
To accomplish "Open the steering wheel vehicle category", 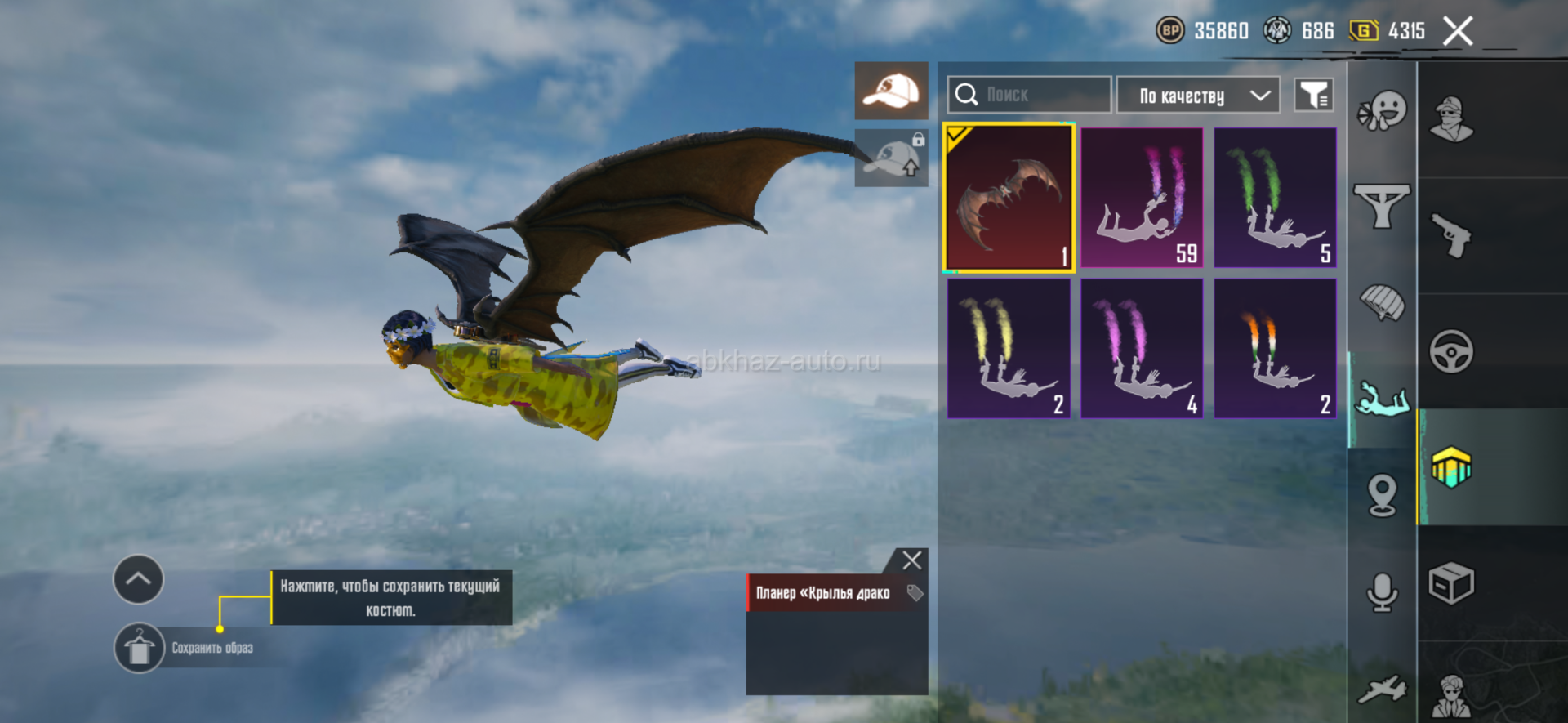I will point(1451,352).
